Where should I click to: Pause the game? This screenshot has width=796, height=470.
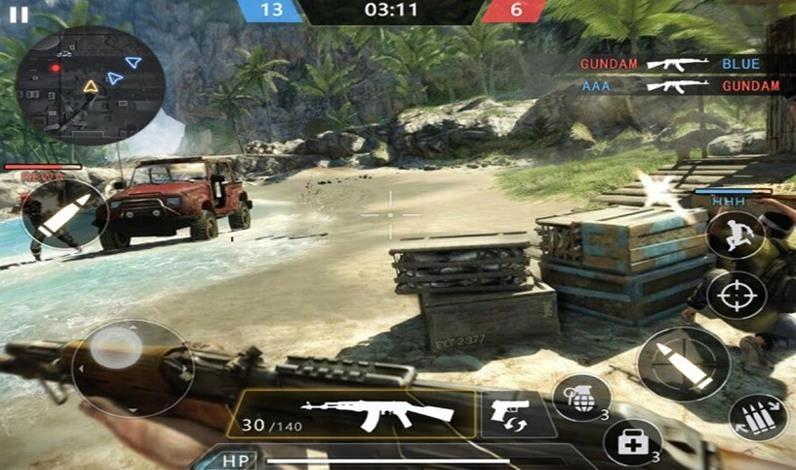(19, 15)
